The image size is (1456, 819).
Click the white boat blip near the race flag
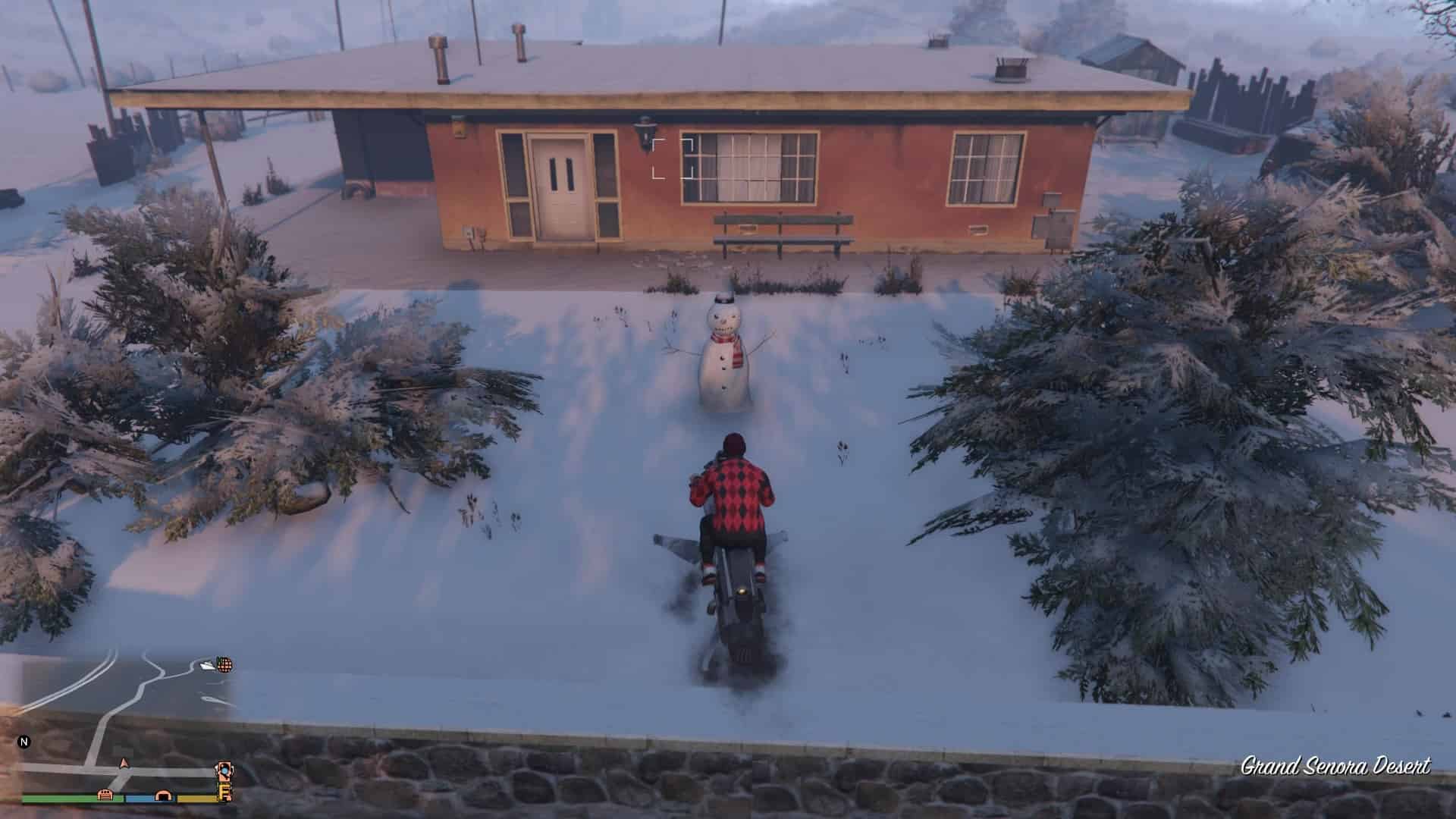click(206, 665)
